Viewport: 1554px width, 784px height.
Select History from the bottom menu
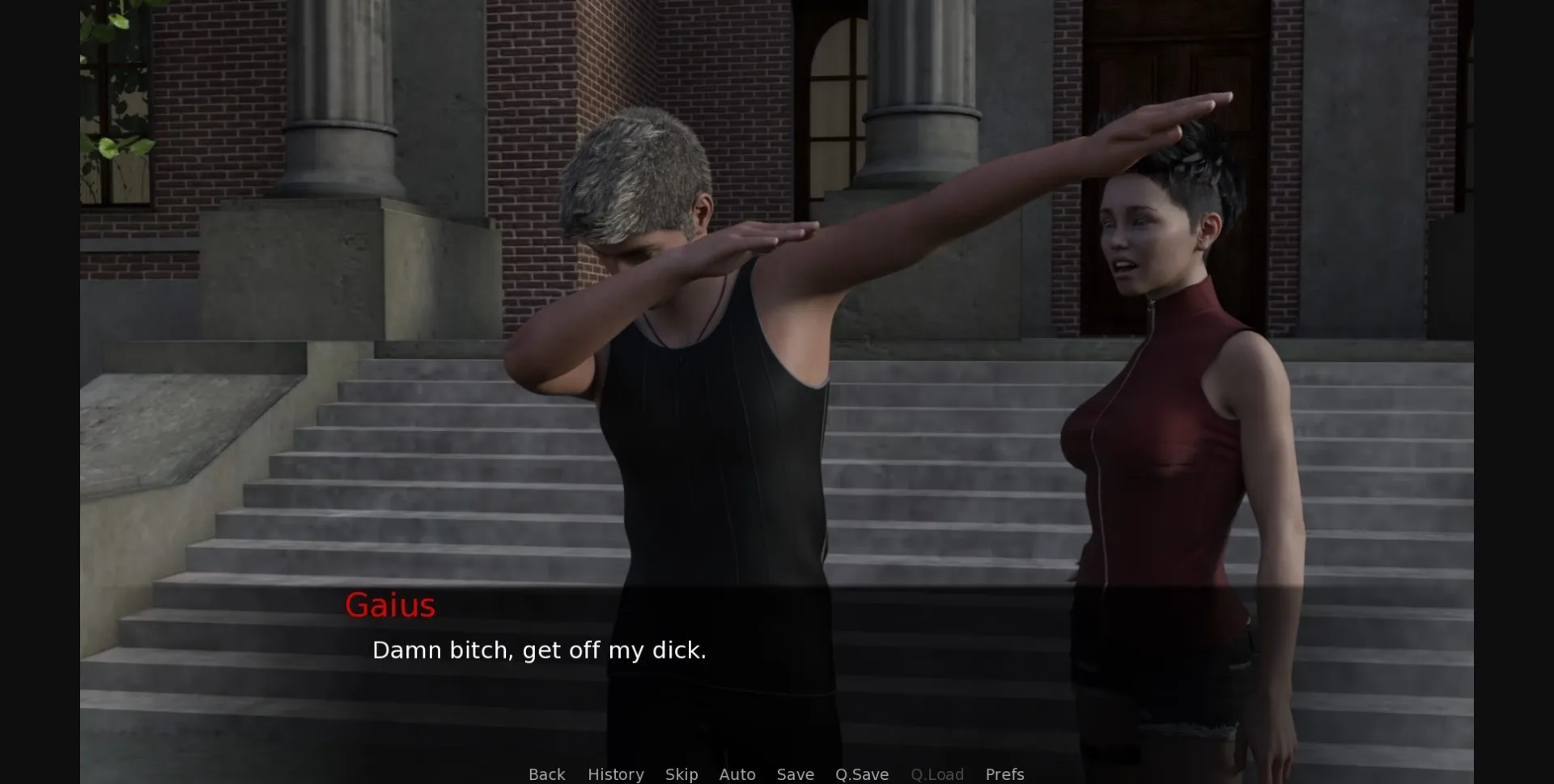(x=615, y=774)
